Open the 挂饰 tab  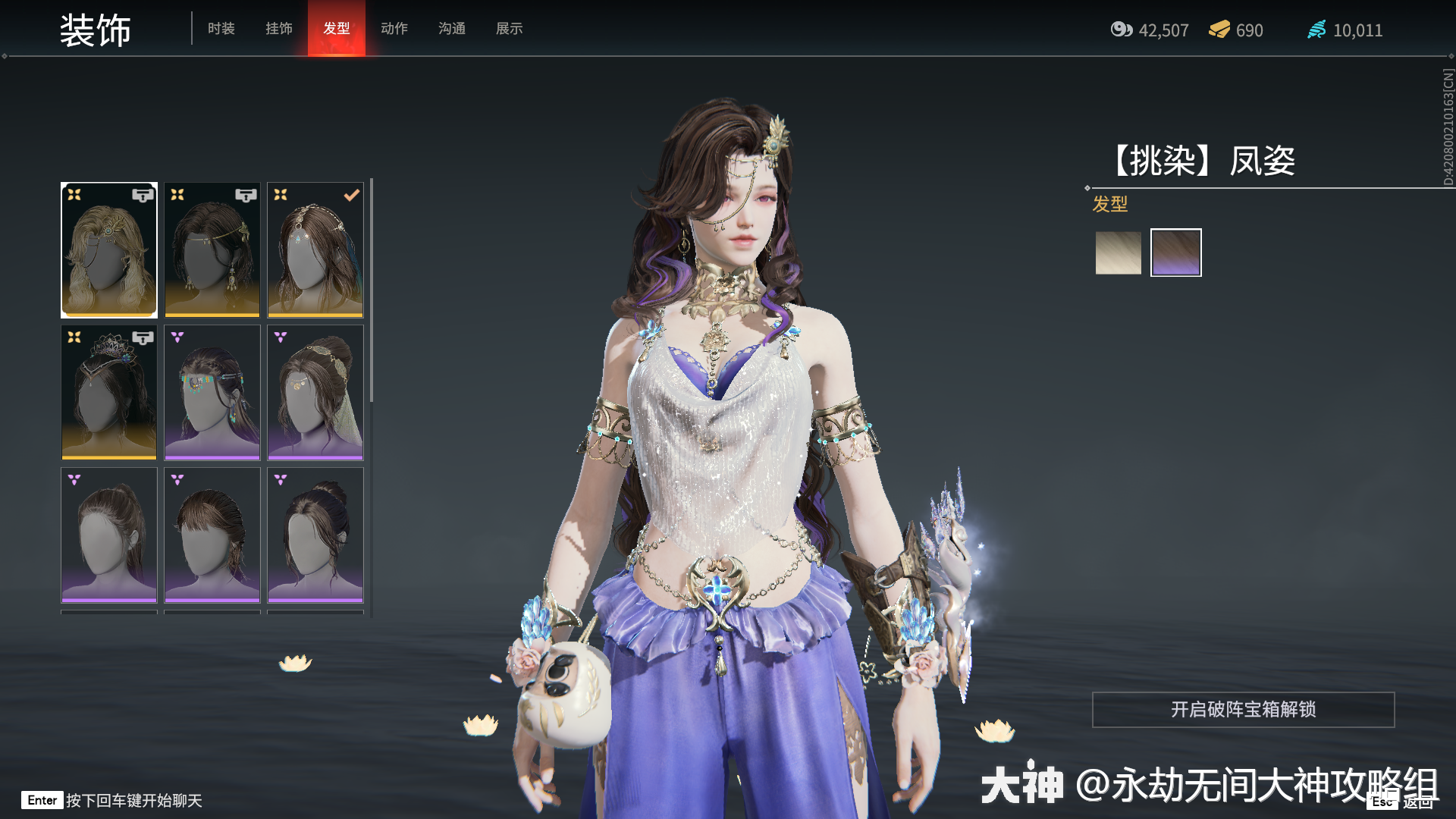tap(278, 29)
